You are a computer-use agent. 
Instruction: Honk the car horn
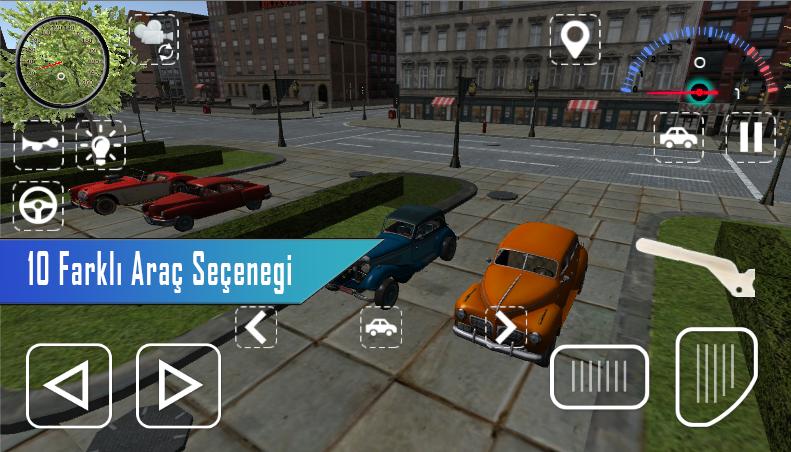pyautogui.click(x=38, y=146)
